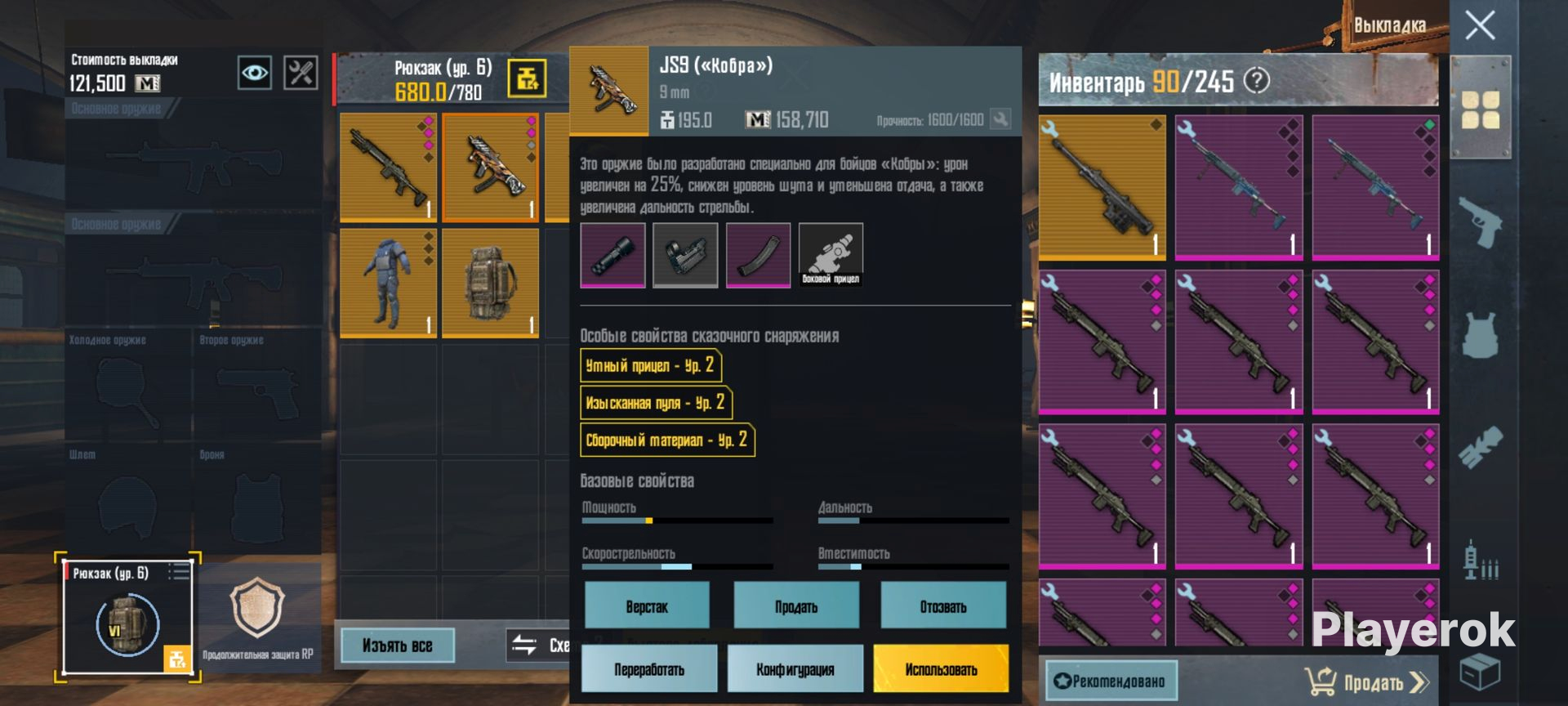Select the tactical backpack item slot

coord(490,283)
